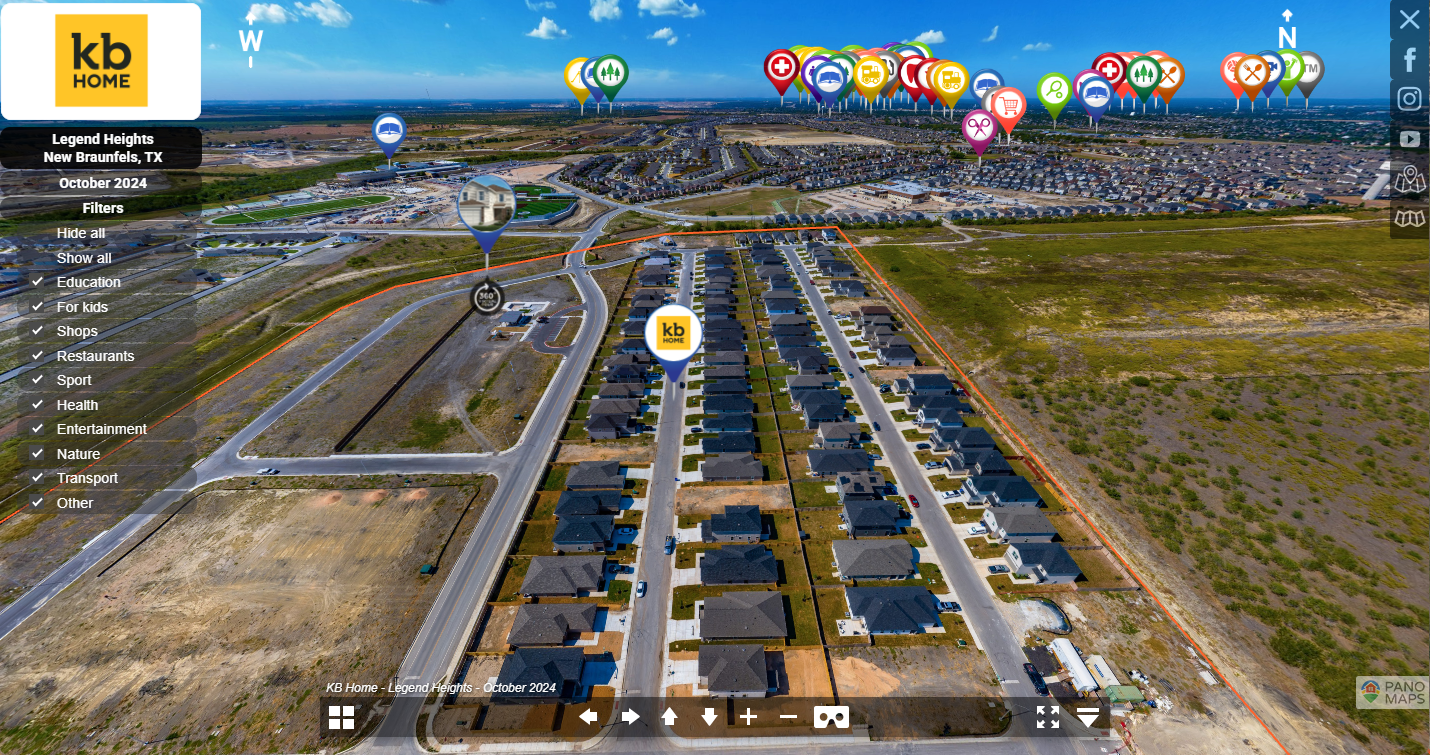Open the Facebook link
The image size is (1430, 755).
1409,59
